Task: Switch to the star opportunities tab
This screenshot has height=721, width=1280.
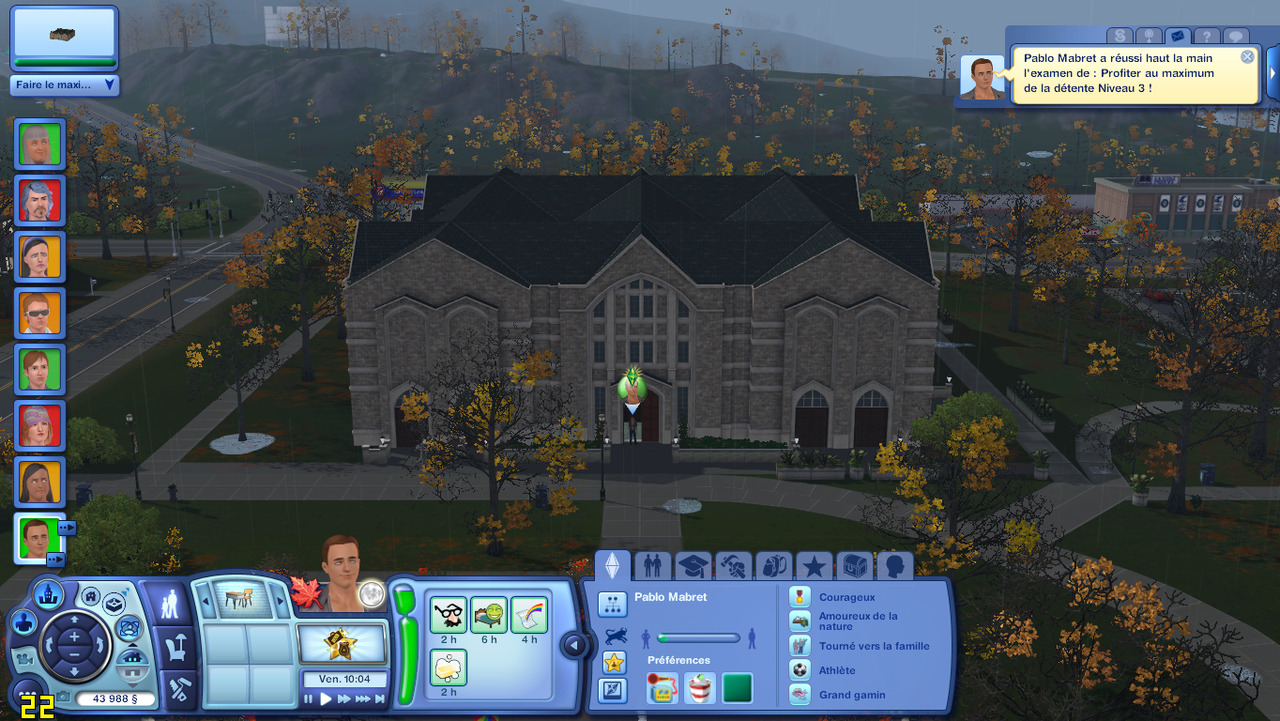Action: (813, 566)
